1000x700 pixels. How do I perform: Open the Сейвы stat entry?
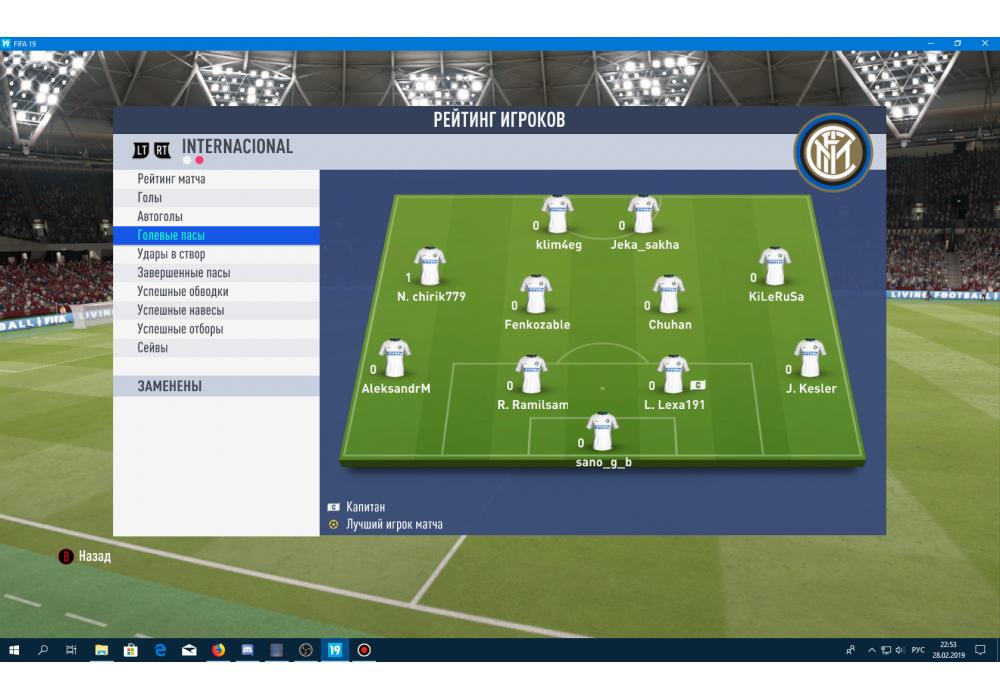[x=153, y=348]
